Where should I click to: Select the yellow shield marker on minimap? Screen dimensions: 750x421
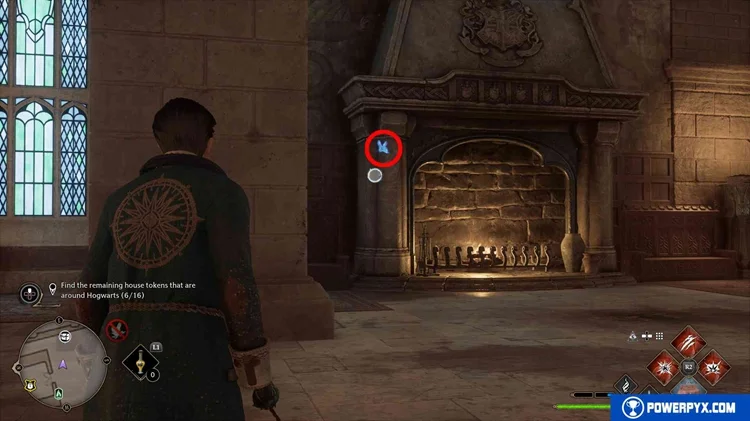(x=30, y=384)
